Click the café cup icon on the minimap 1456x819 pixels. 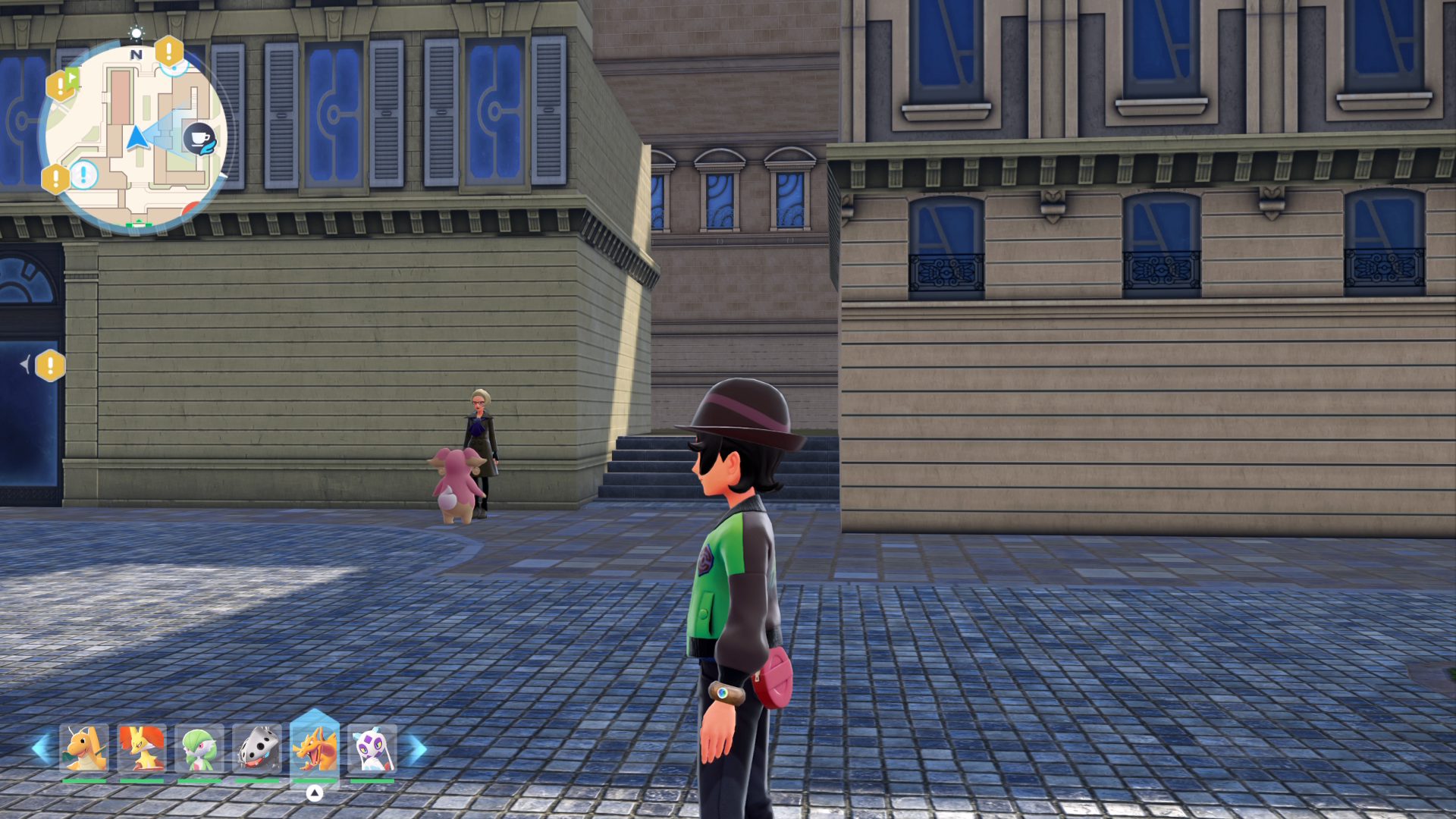(199, 139)
